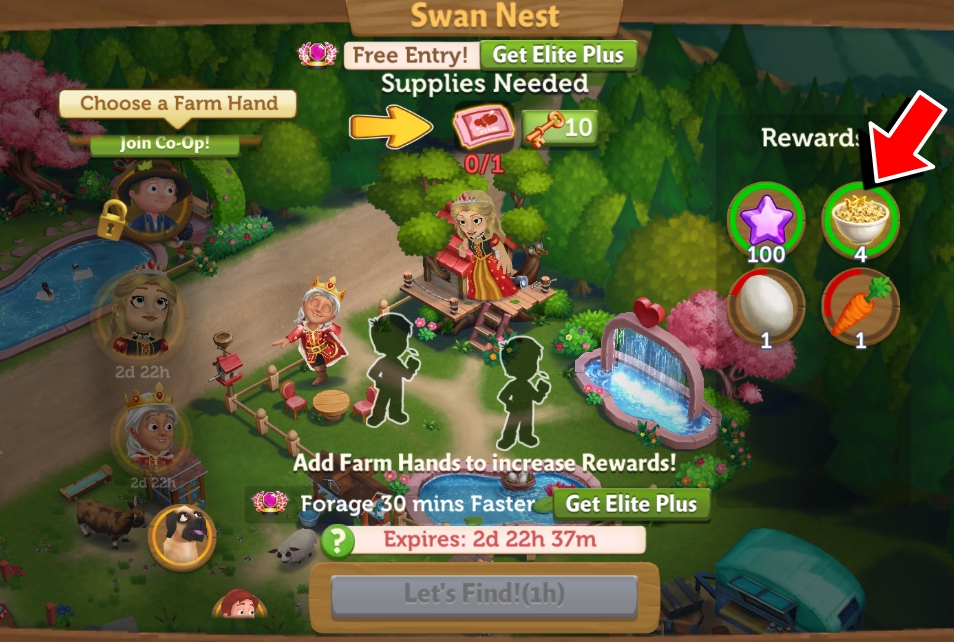Tap the Join Co-Op! button
The height and width of the screenshot is (642, 954).
[x=165, y=143]
